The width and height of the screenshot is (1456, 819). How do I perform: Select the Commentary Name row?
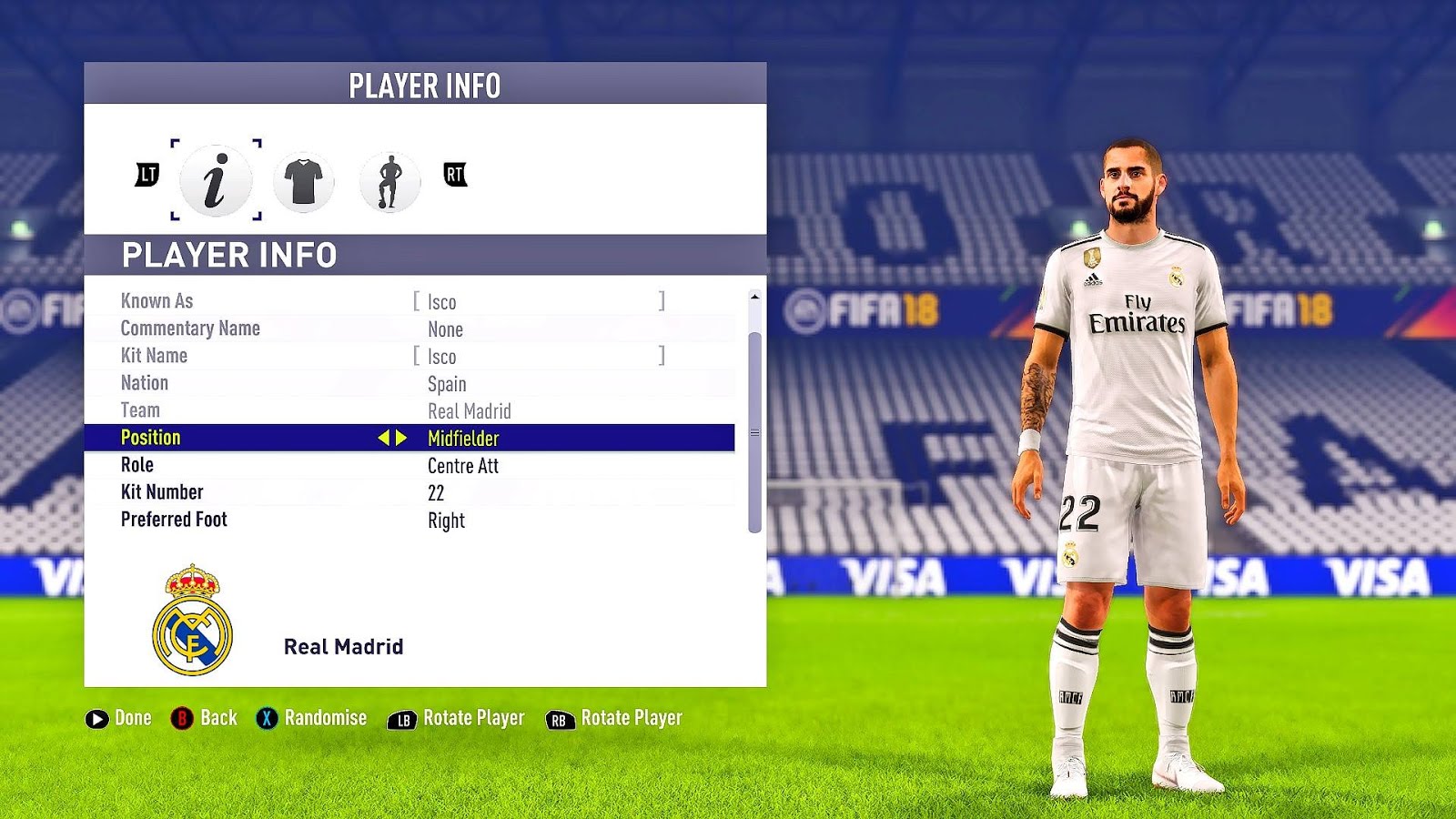click(x=409, y=329)
